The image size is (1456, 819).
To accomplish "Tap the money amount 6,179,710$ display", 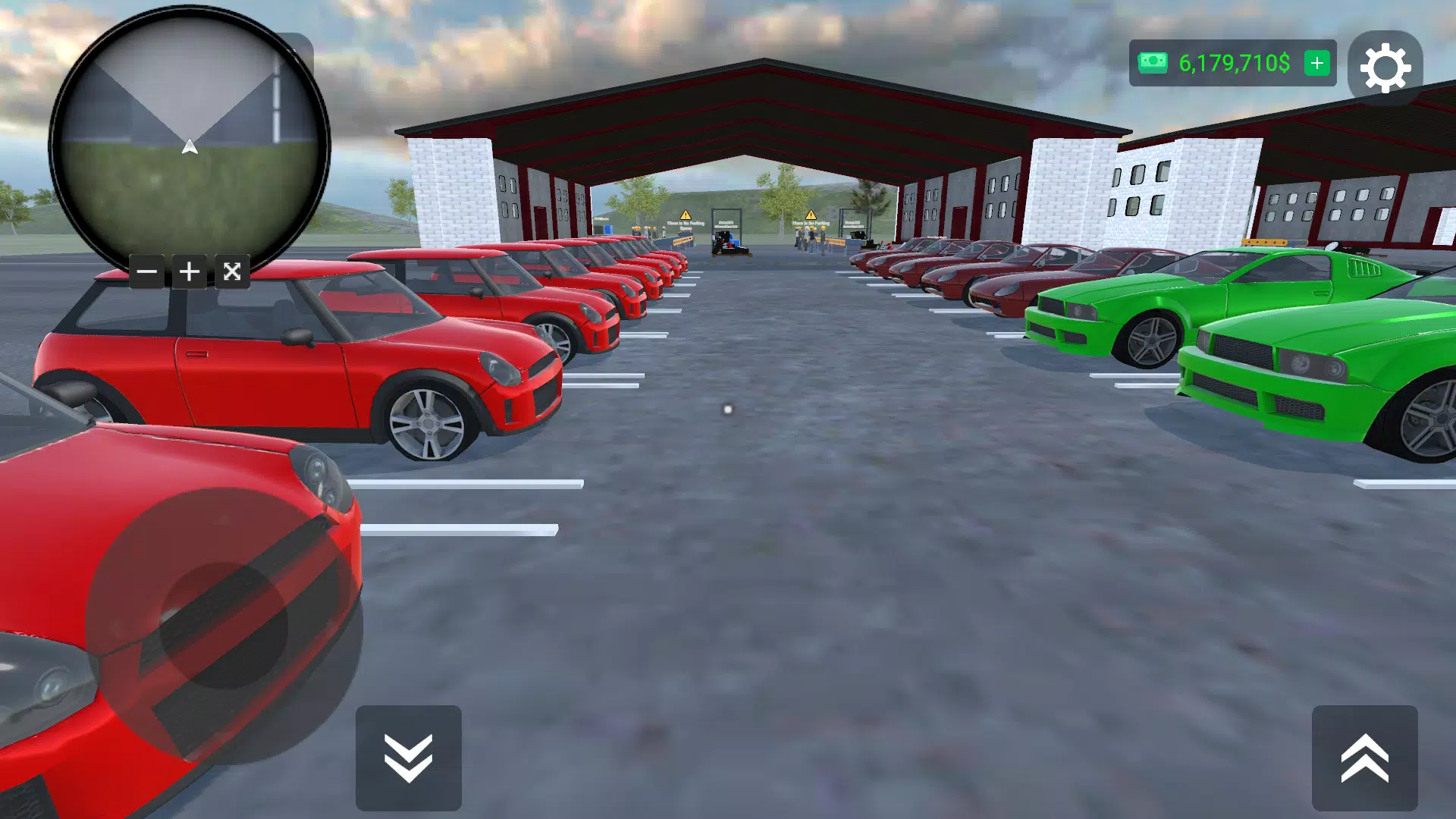I will tap(1233, 63).
